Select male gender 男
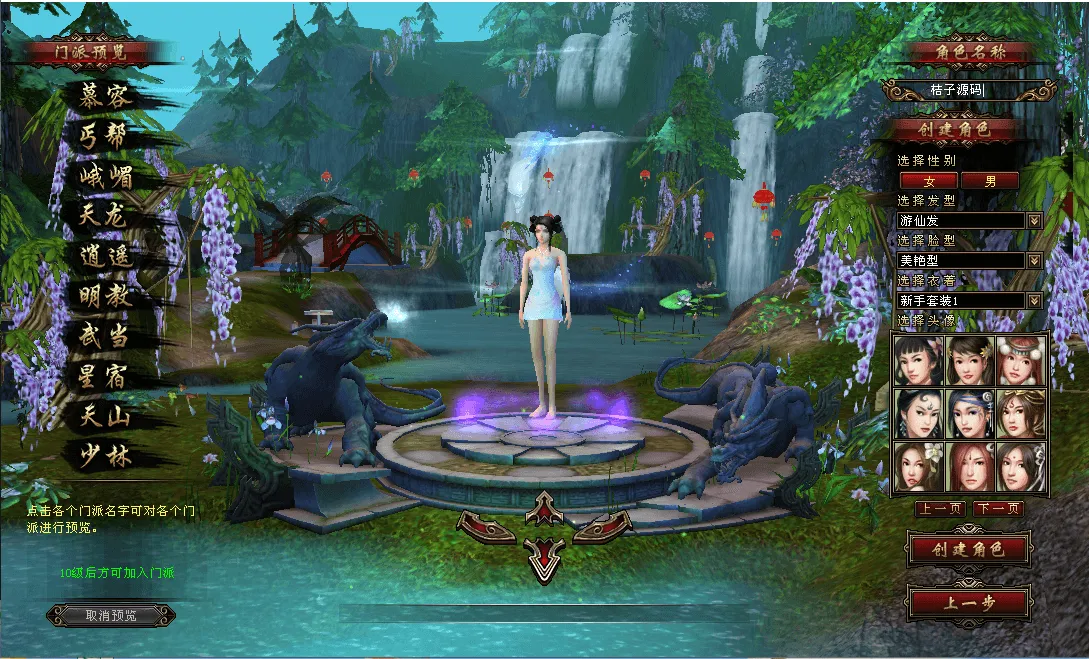Viewport: 1089px width, 659px height. (990, 181)
